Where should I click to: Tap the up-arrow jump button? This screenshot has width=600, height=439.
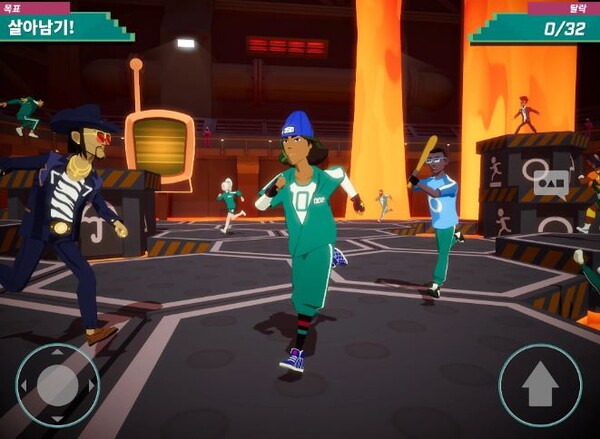pos(540,385)
